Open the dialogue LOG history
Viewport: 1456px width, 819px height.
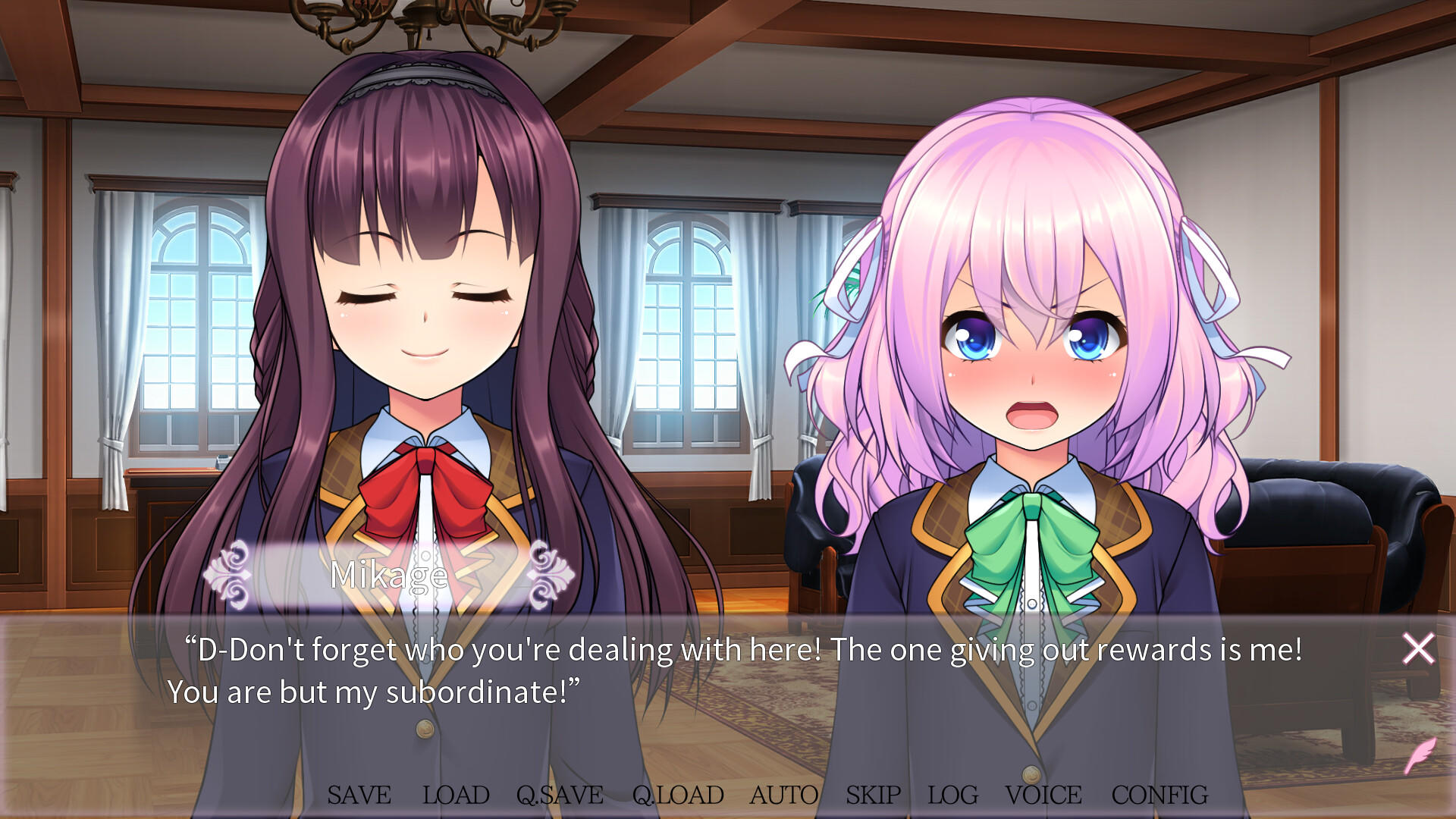tap(952, 795)
